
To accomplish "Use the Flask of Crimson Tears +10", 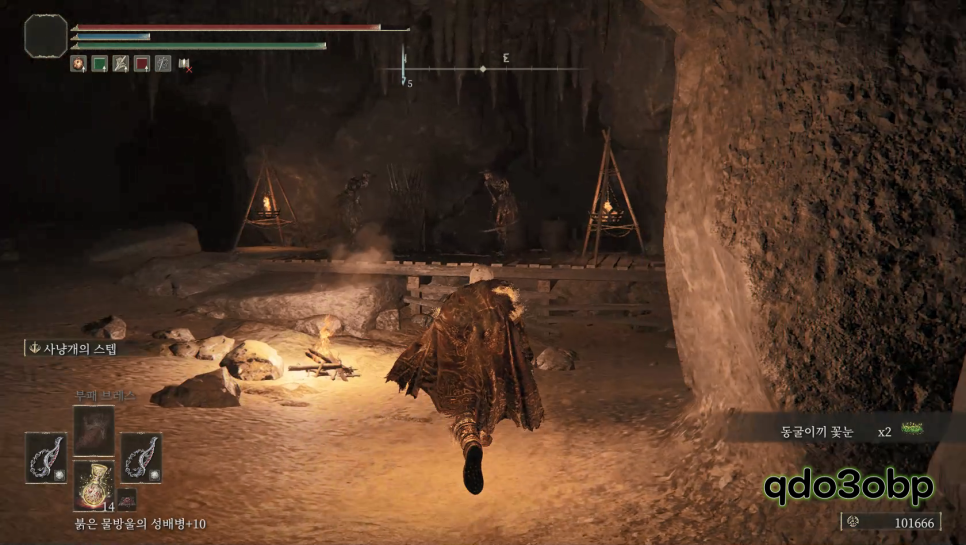I will tap(94, 486).
